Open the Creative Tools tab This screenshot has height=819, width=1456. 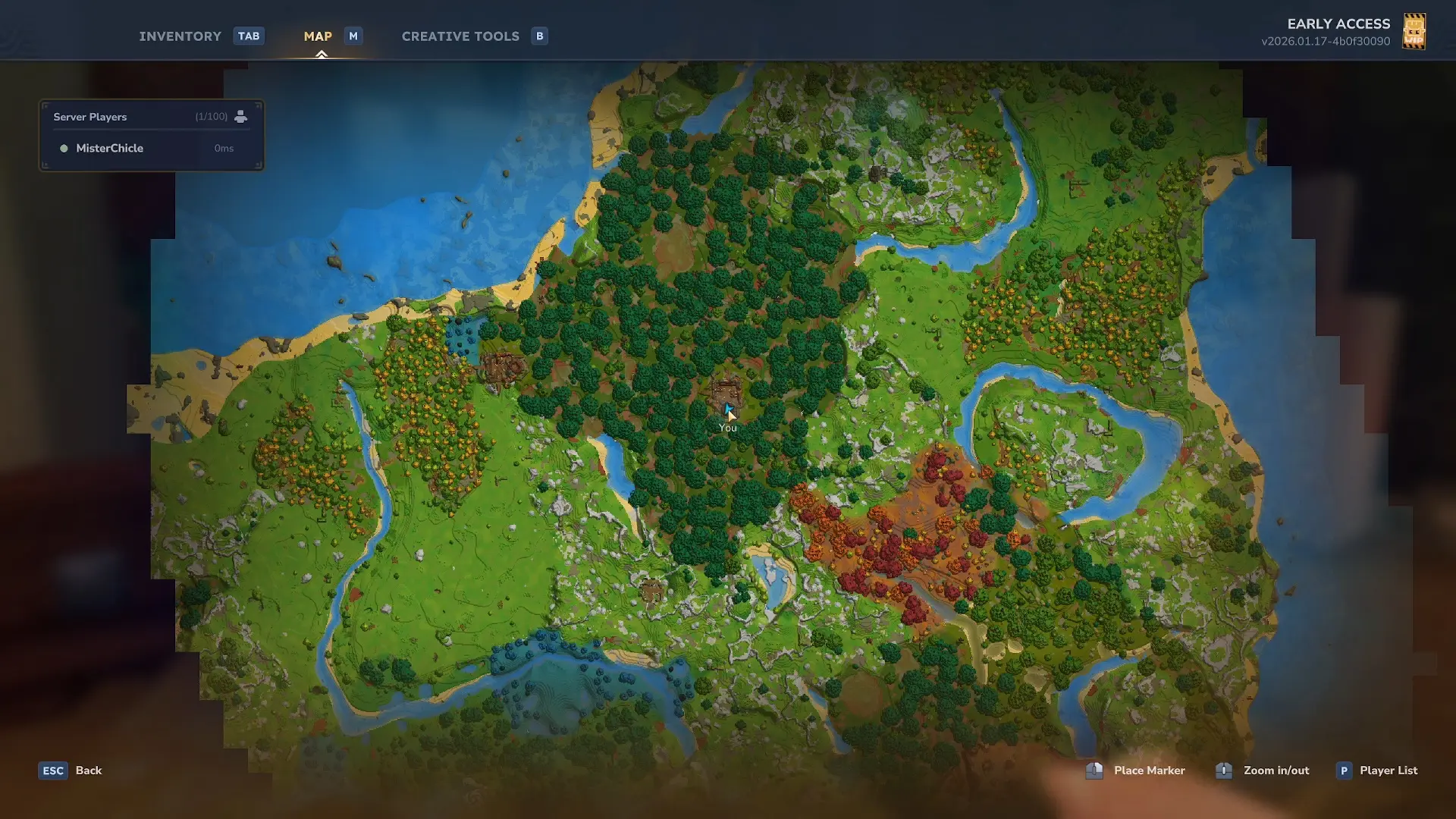point(460,36)
